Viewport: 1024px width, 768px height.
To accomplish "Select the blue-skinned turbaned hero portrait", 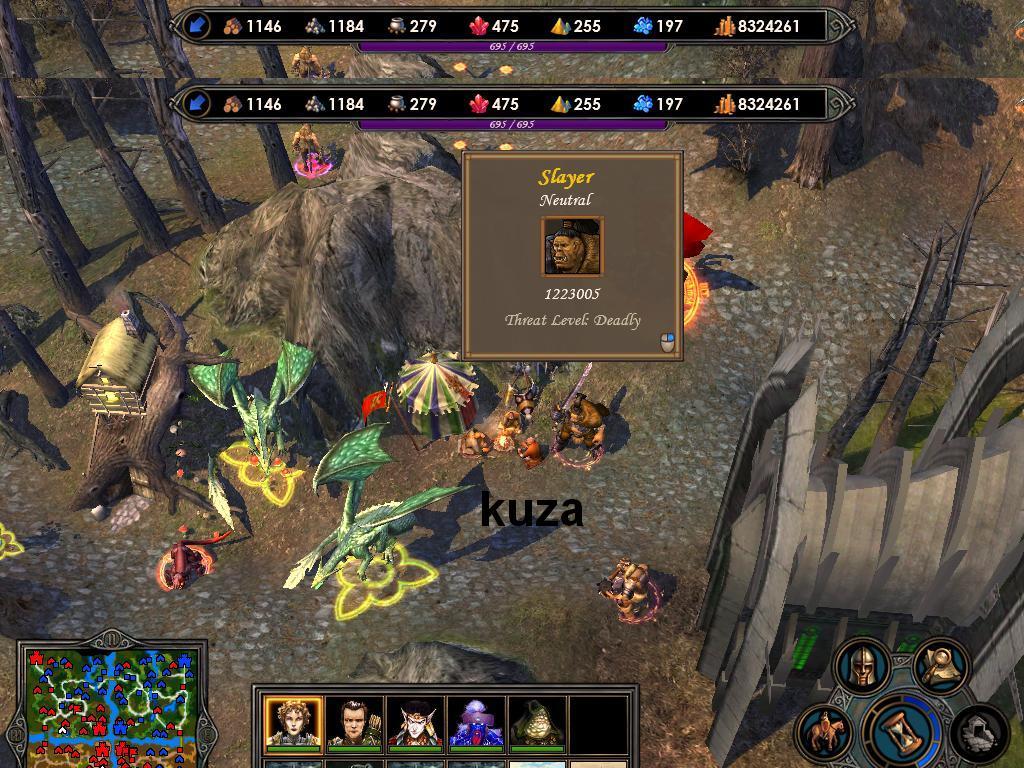I will (x=476, y=723).
